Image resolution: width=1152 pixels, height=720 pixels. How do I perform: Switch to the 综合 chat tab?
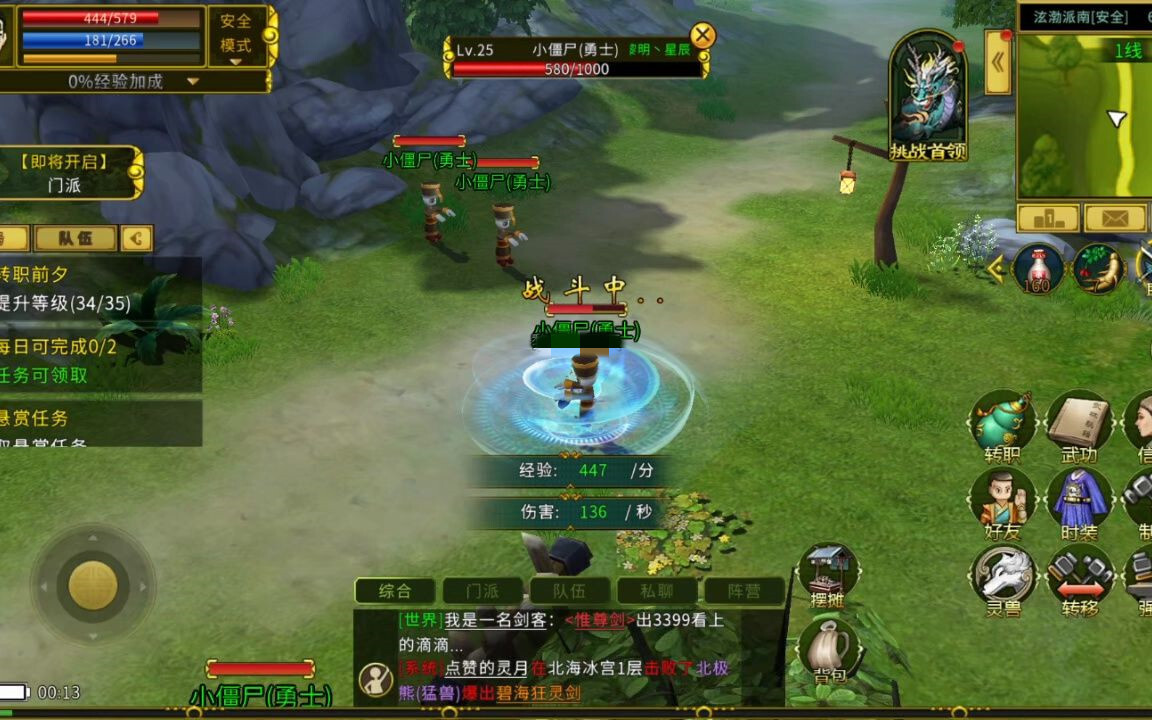tap(395, 591)
